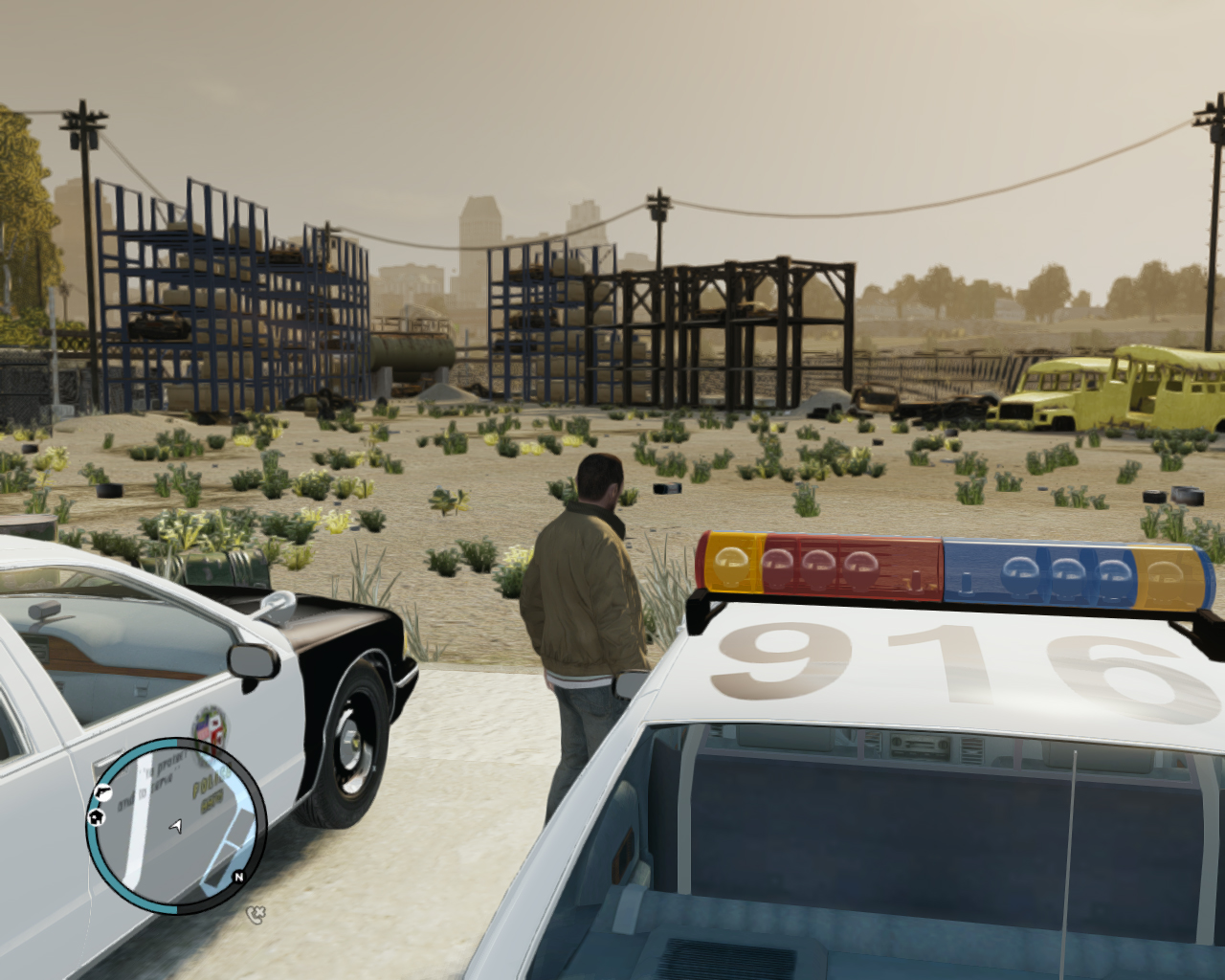Click the circular radar minimap
This screenshot has height=980, width=1225.
(x=177, y=825)
